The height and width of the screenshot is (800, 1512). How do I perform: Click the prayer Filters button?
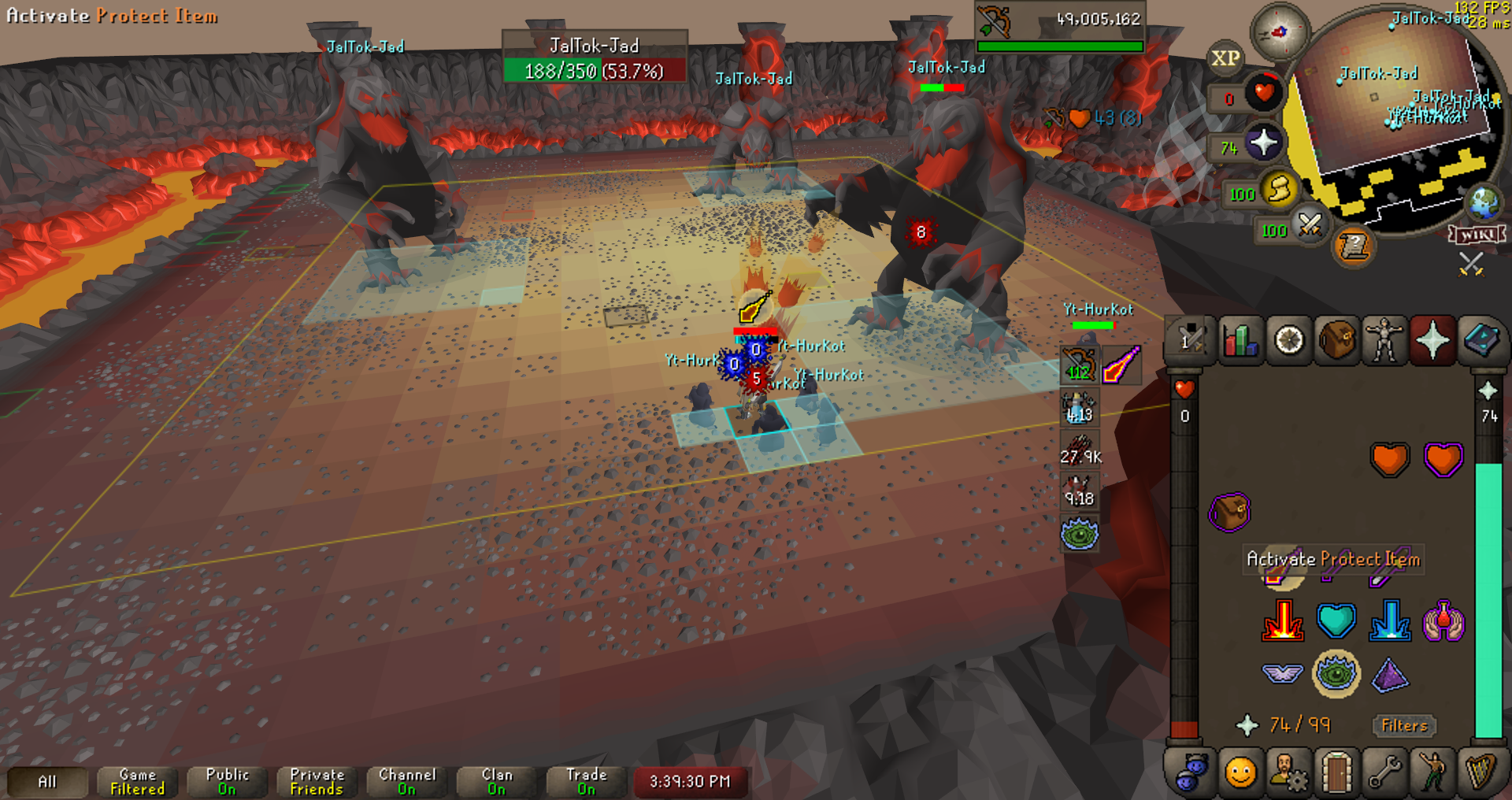tap(1404, 725)
